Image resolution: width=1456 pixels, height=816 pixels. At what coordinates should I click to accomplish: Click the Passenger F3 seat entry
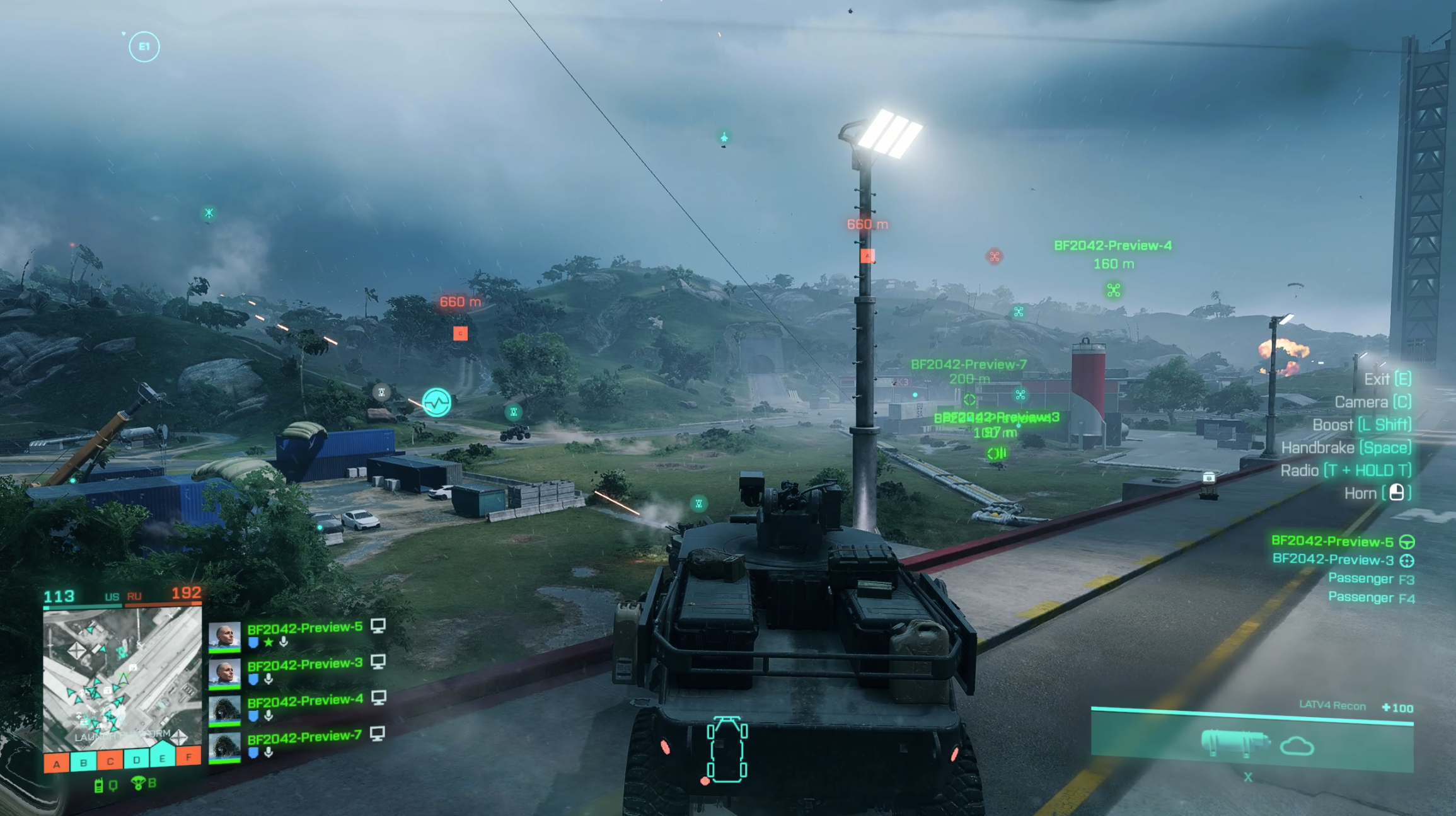[1370, 578]
